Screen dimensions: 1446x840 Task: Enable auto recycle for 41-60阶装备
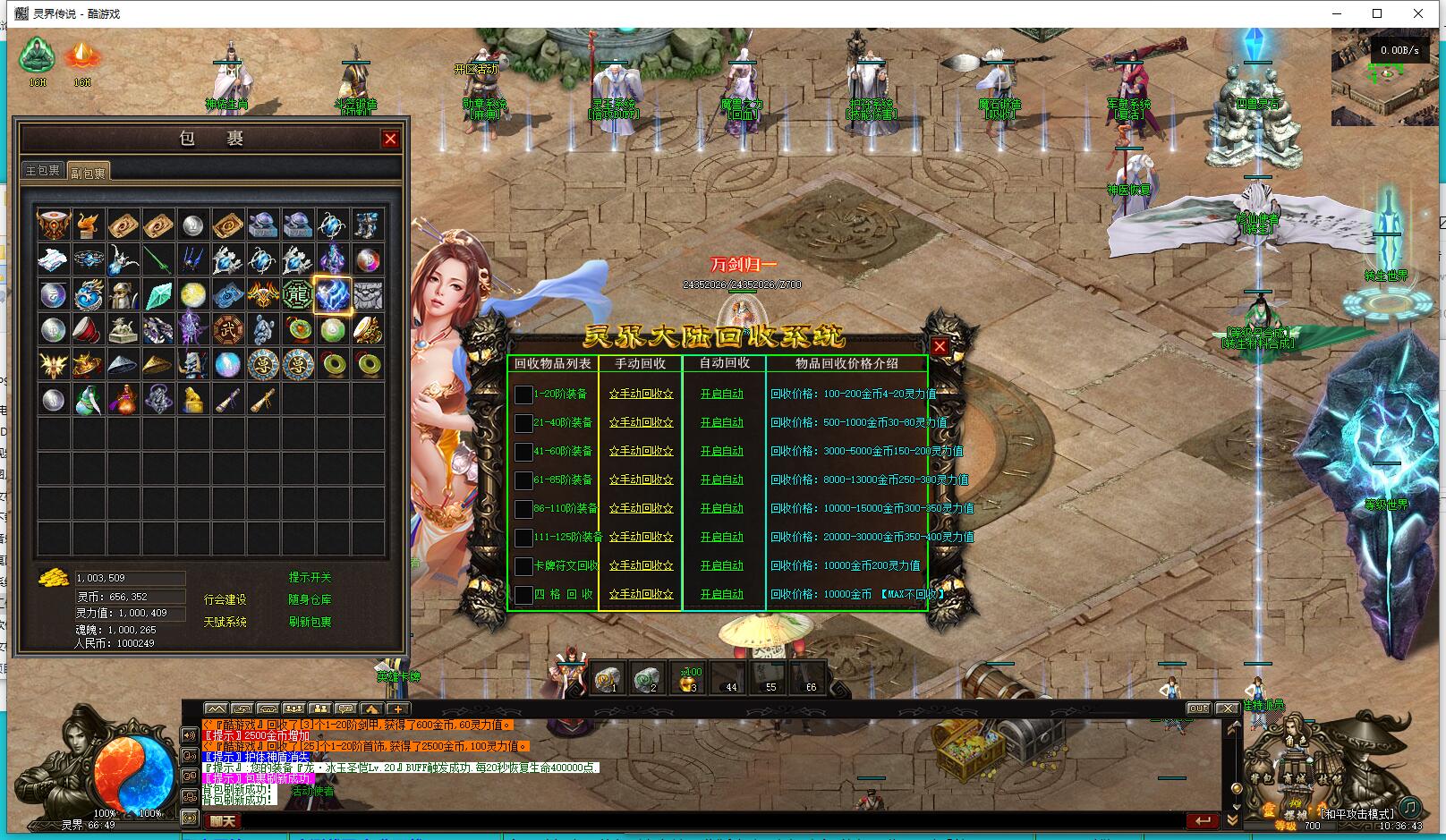[x=721, y=451]
